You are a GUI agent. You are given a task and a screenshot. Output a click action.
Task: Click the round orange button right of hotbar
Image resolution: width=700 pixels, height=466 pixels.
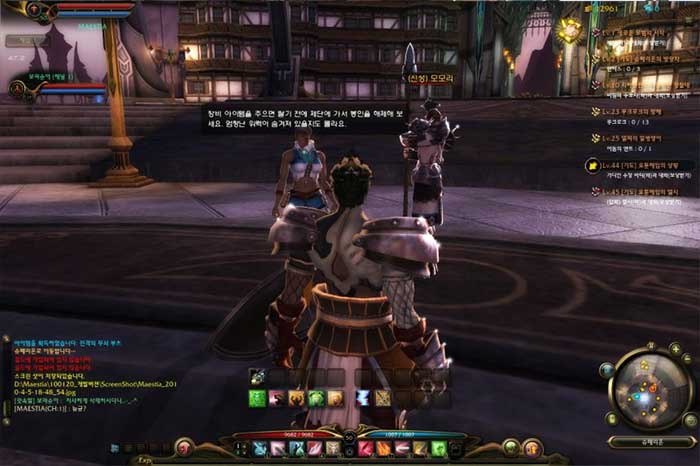[x=535, y=446]
